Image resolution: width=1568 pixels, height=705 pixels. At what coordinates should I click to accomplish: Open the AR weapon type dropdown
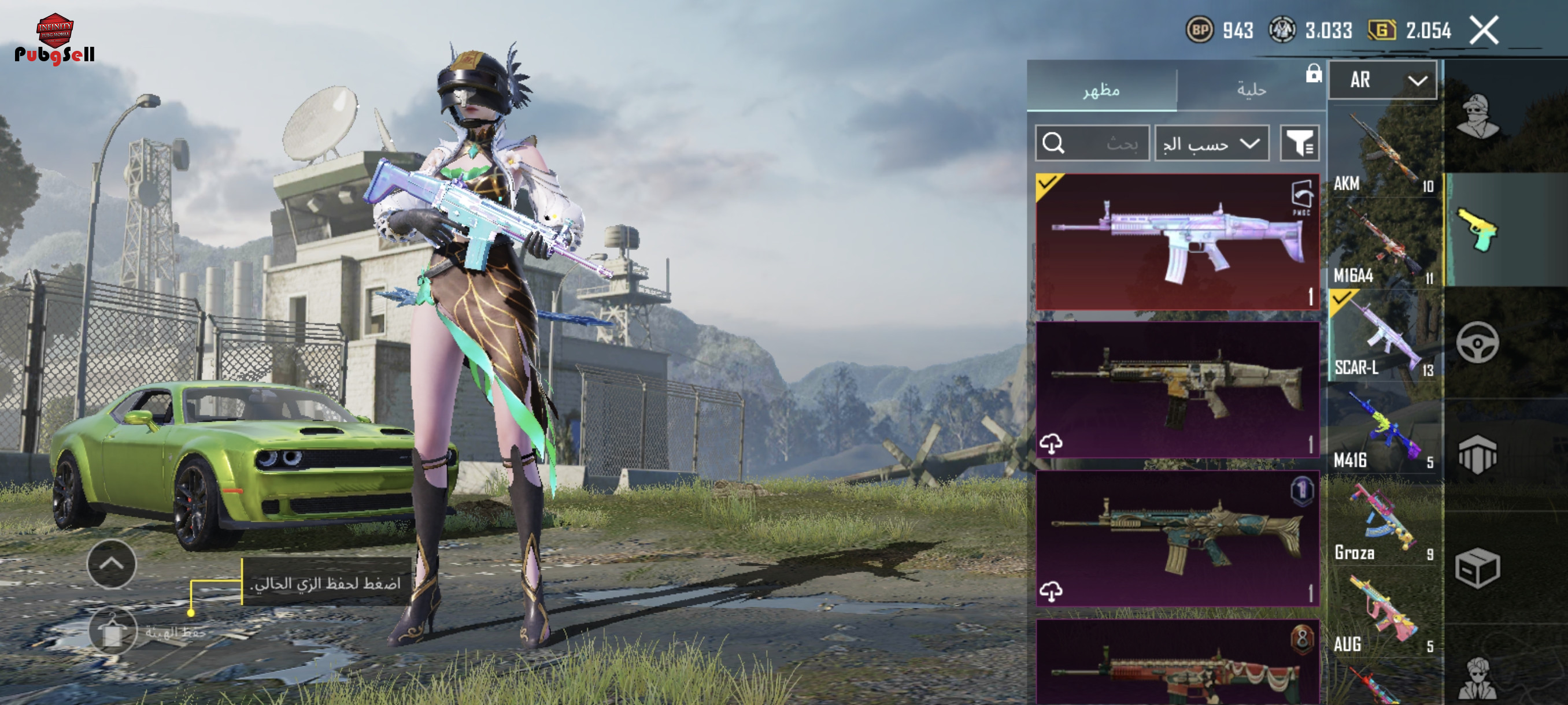pos(1382,80)
